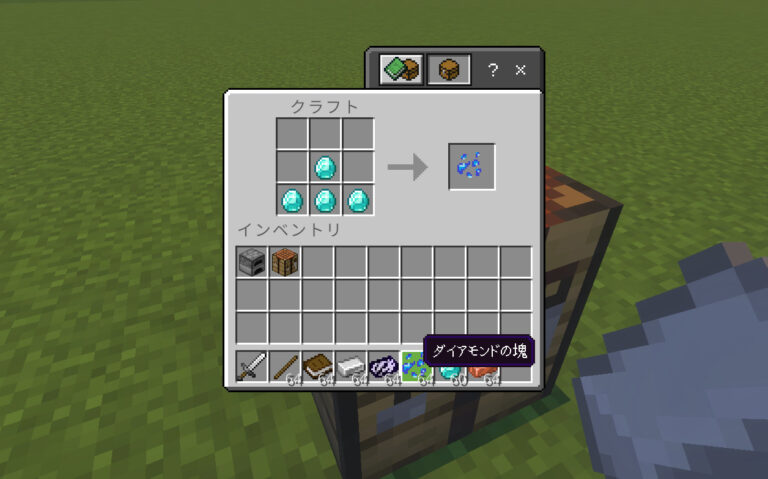Grab the crafting table from the inventory
768x479 pixels.
[x=285, y=263]
